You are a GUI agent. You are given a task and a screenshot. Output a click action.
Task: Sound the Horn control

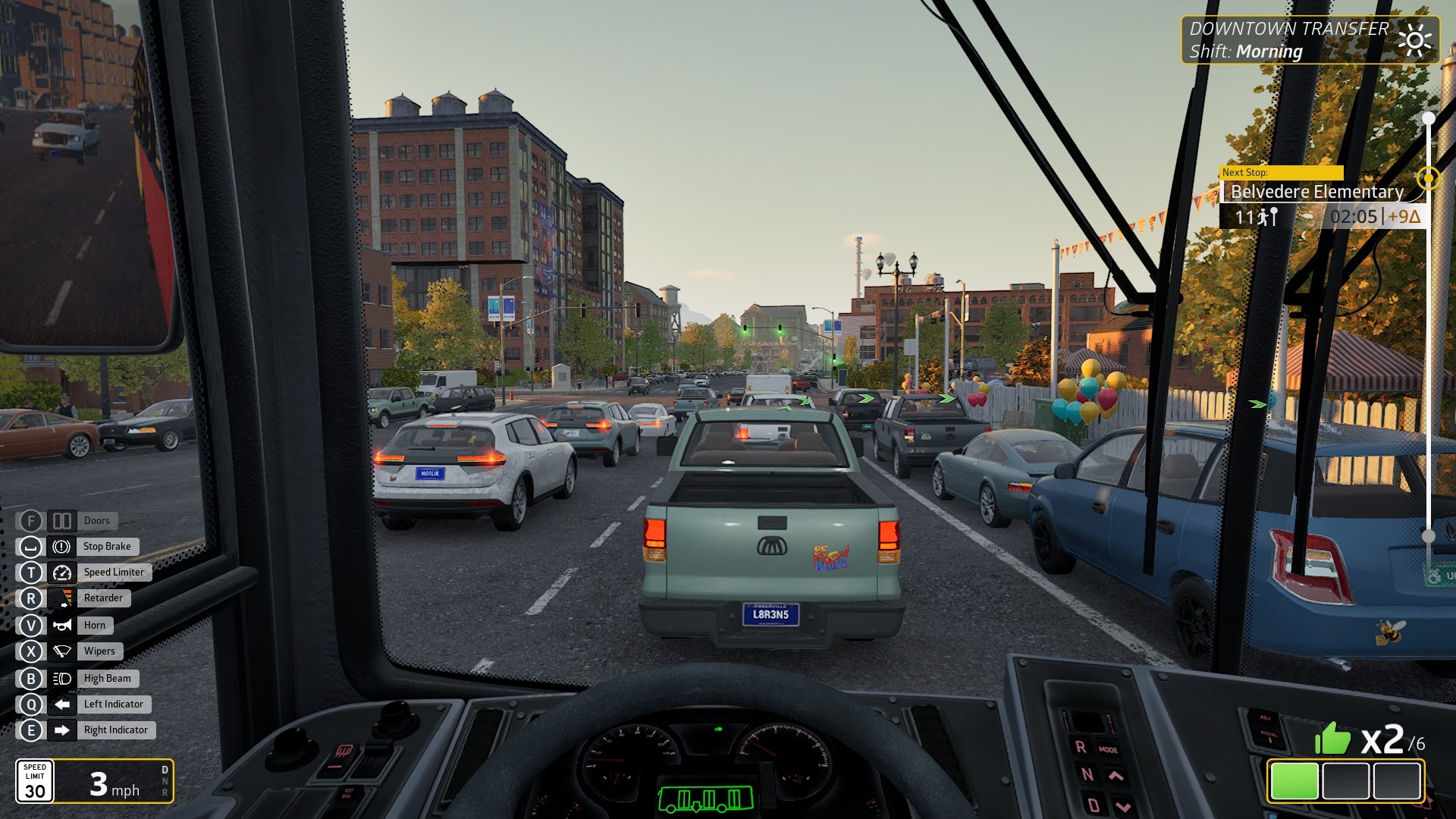click(x=62, y=626)
